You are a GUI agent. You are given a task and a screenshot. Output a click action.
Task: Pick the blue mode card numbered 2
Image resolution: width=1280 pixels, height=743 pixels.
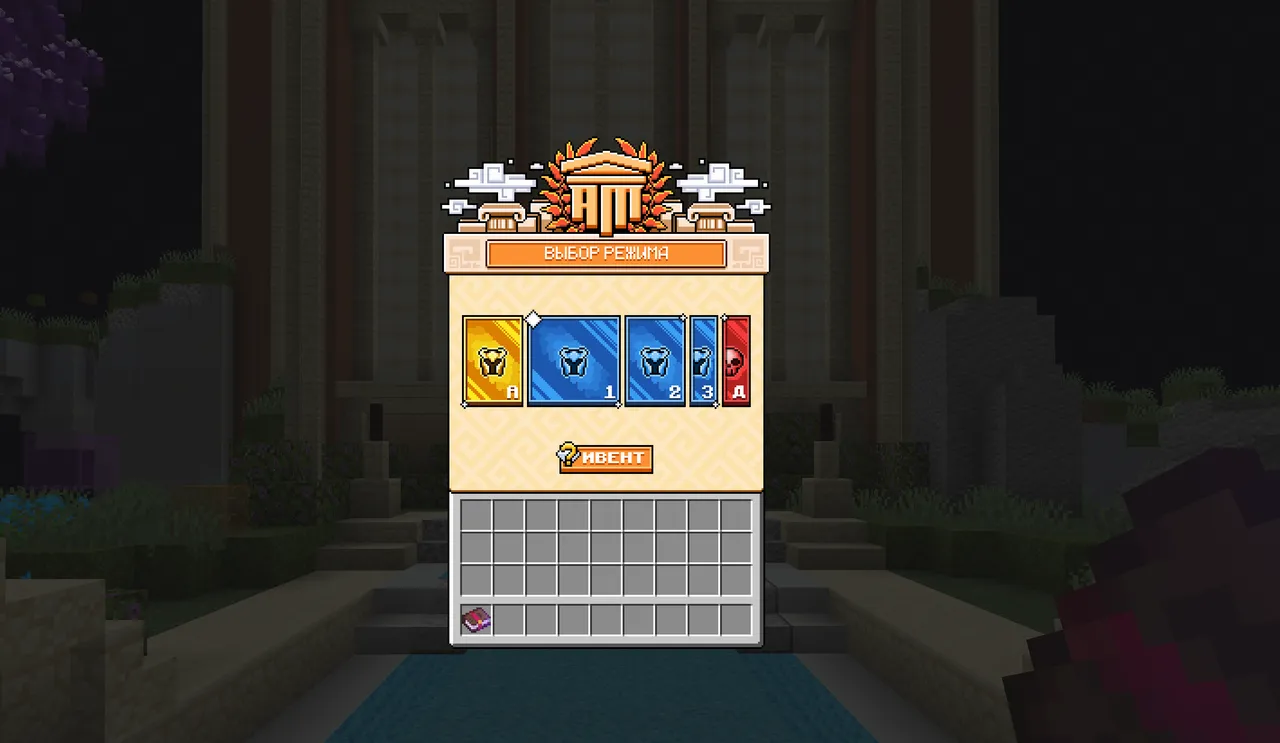(655, 361)
